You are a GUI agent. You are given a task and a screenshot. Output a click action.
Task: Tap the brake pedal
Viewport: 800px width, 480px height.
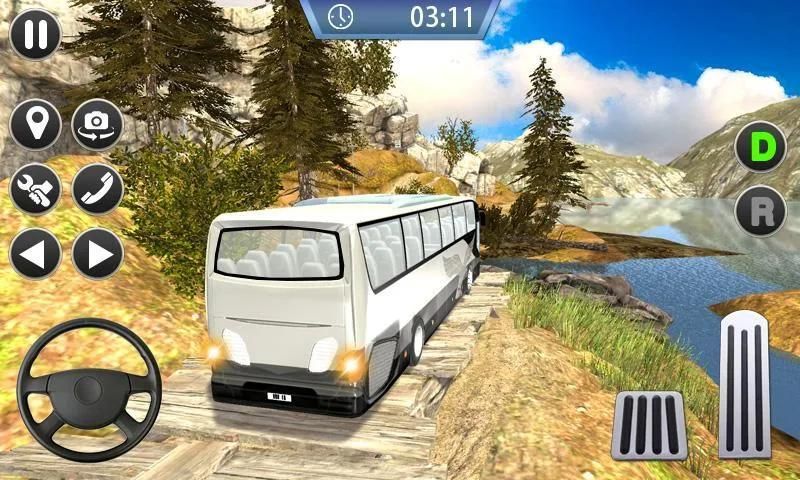tap(649, 425)
